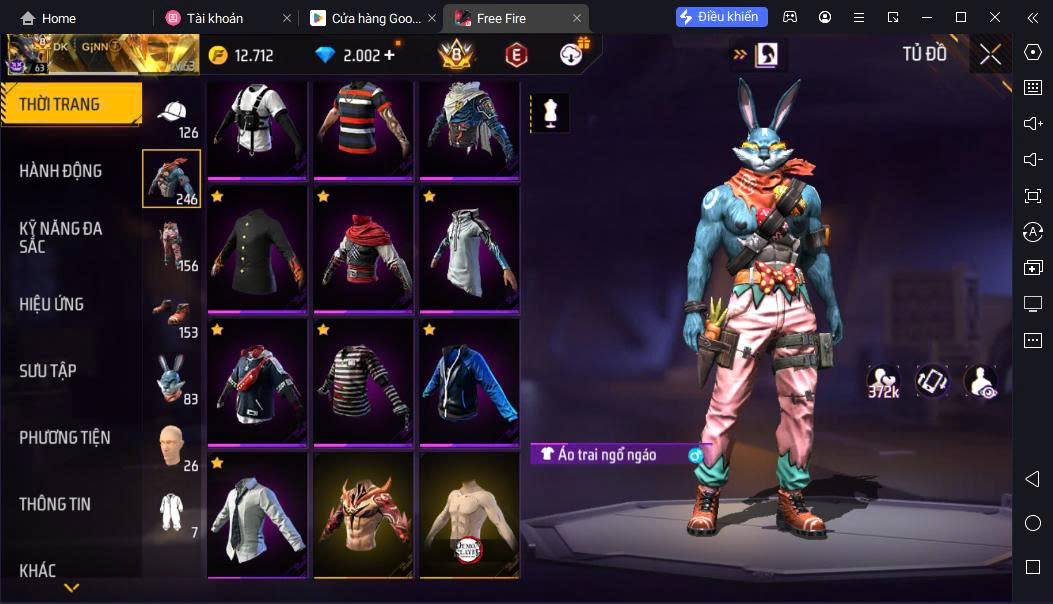Choose the white shirt with grey vest
Viewport: 1053px width, 604px height.
[x=258, y=515]
